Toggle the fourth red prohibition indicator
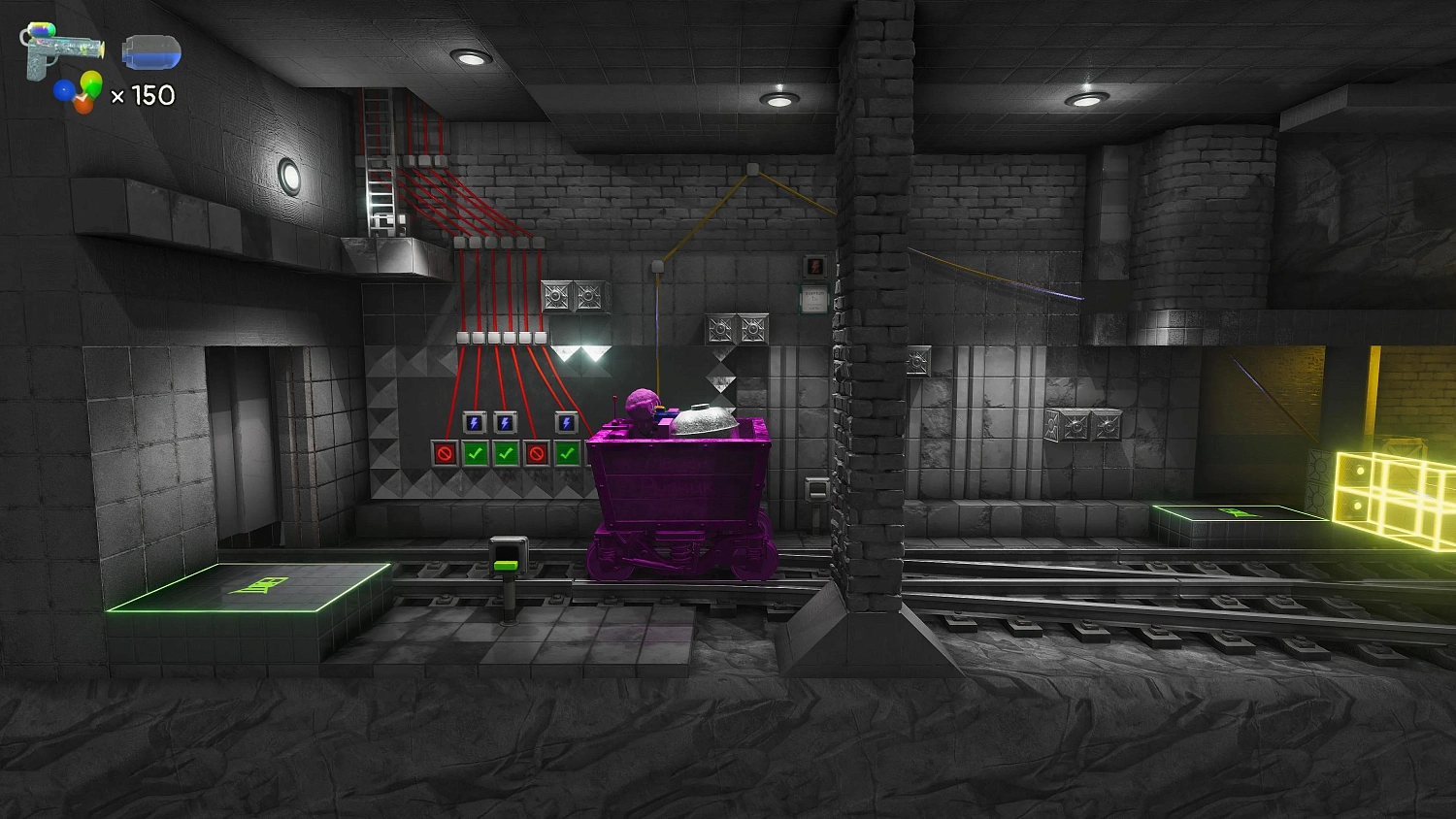1456x819 pixels. tap(538, 450)
